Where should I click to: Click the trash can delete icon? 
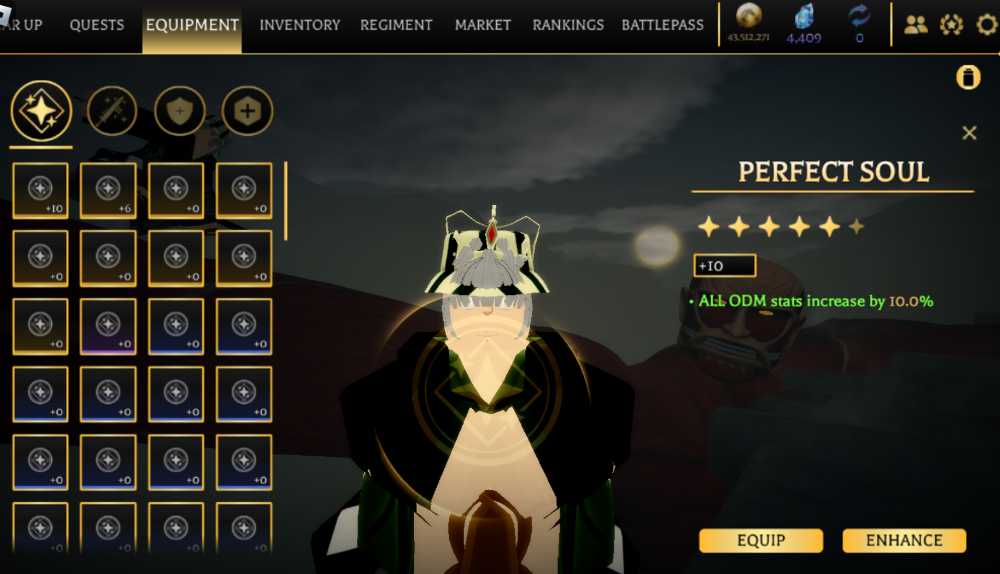[968, 78]
